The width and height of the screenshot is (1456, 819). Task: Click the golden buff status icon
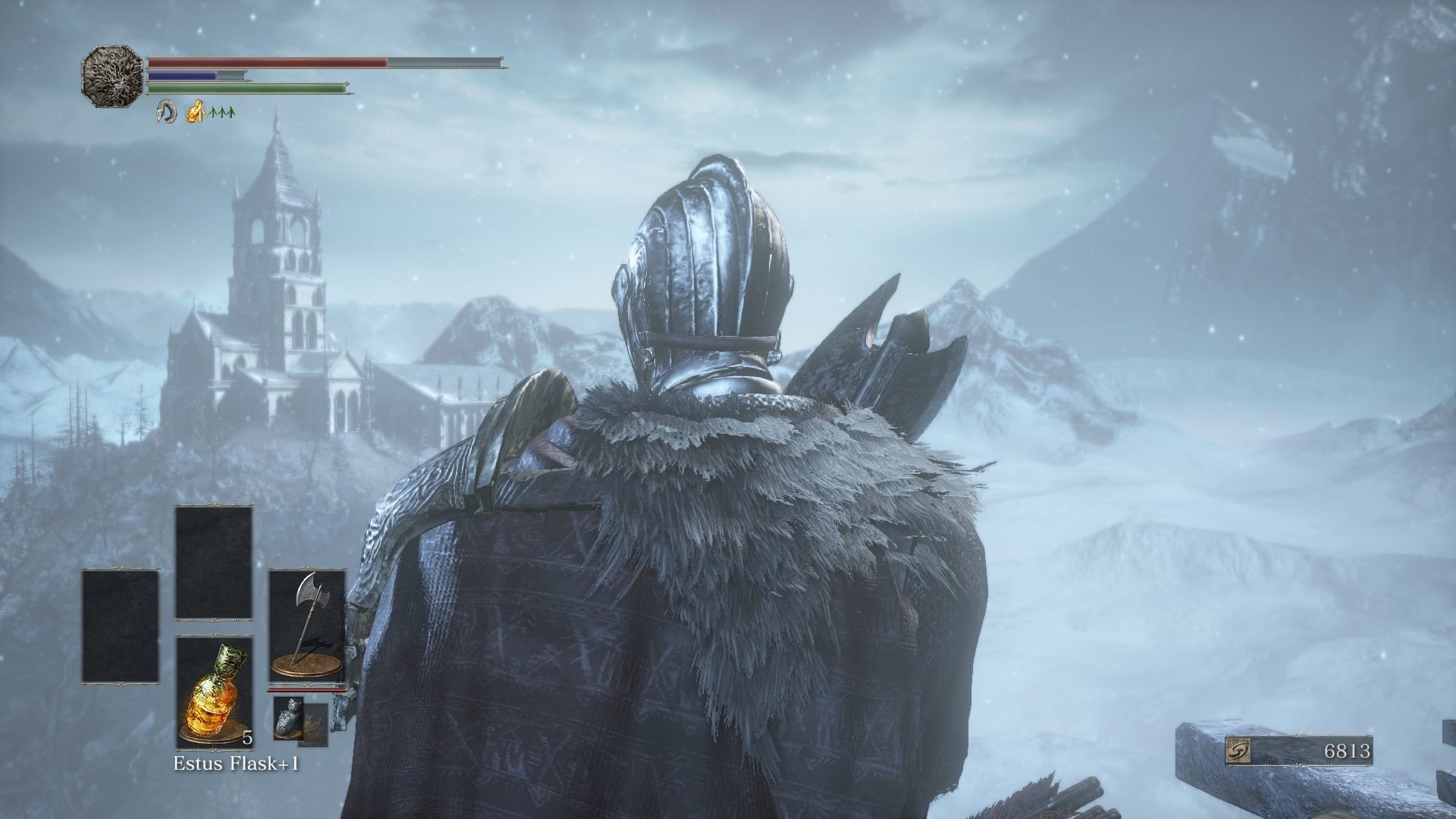click(197, 111)
